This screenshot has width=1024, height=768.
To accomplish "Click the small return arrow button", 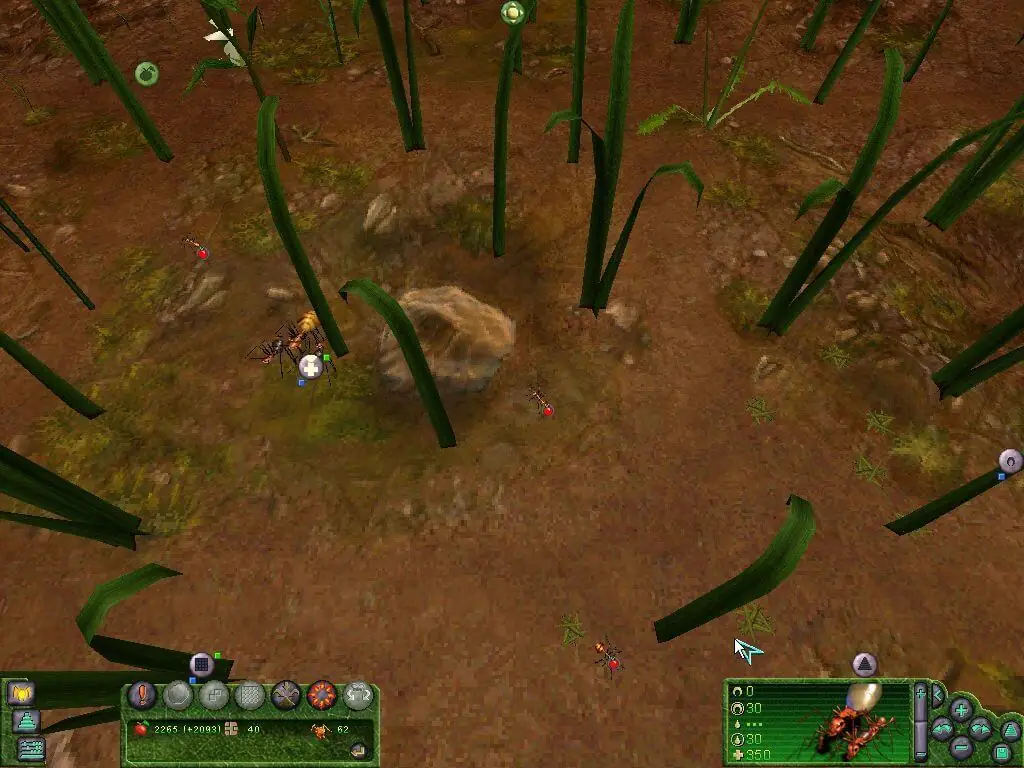I will tap(358, 750).
